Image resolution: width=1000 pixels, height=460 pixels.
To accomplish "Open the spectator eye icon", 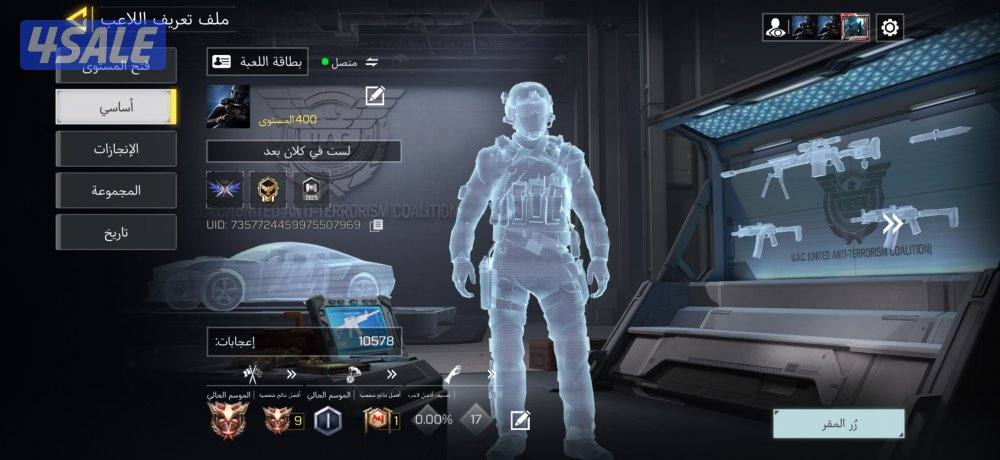I will tap(776, 27).
